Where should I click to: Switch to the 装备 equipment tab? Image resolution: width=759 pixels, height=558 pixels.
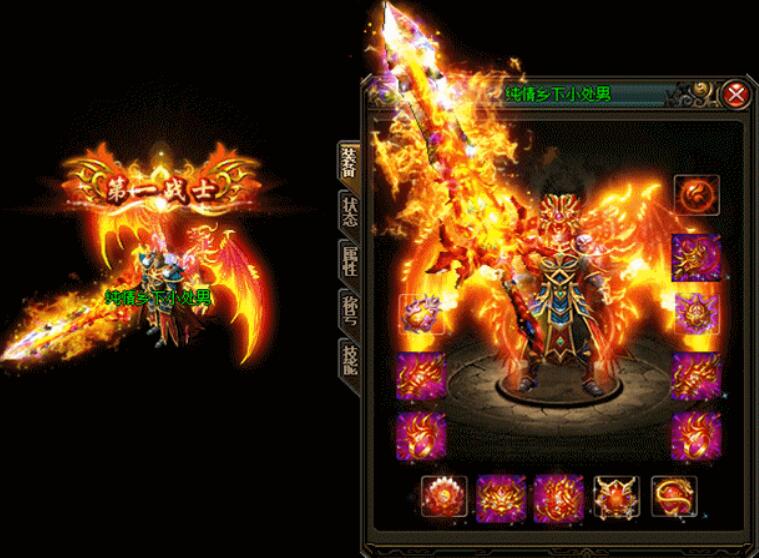(x=349, y=160)
